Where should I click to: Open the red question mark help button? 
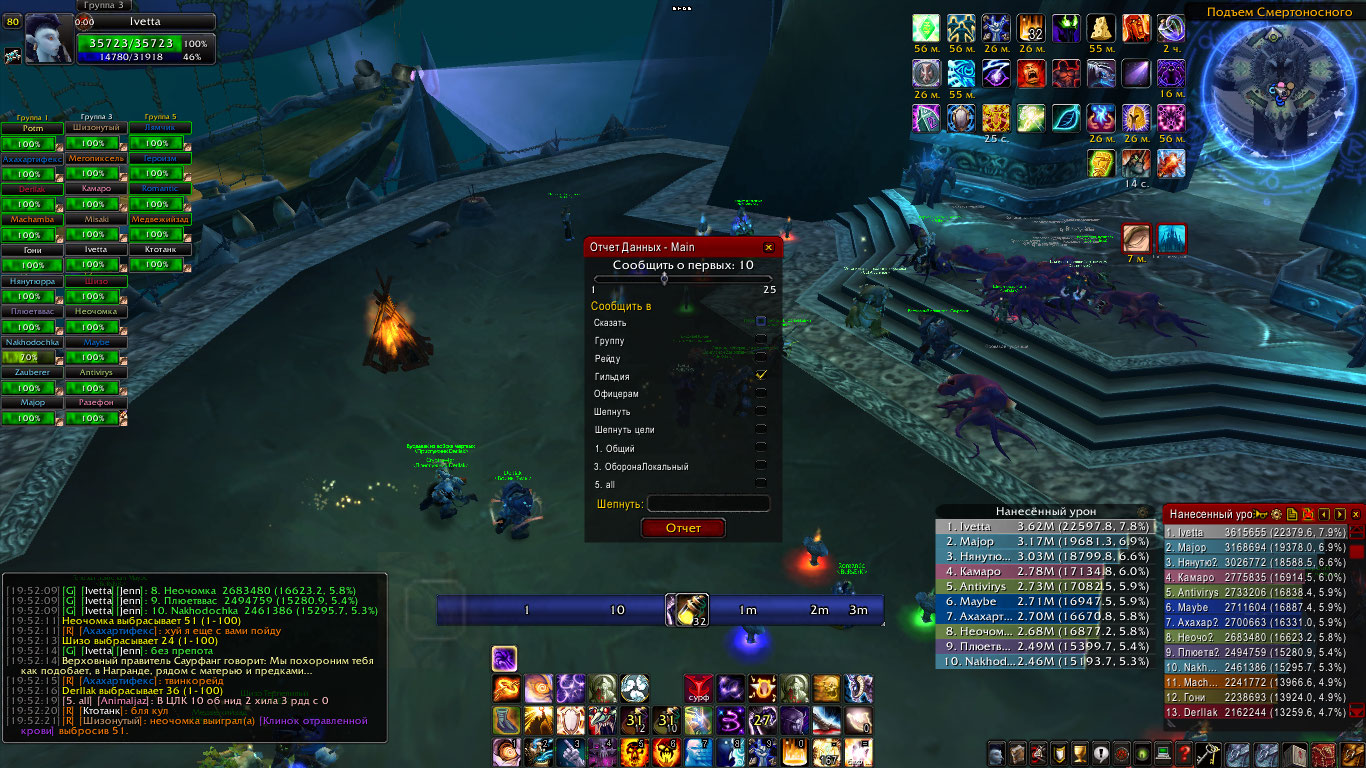(1184, 754)
